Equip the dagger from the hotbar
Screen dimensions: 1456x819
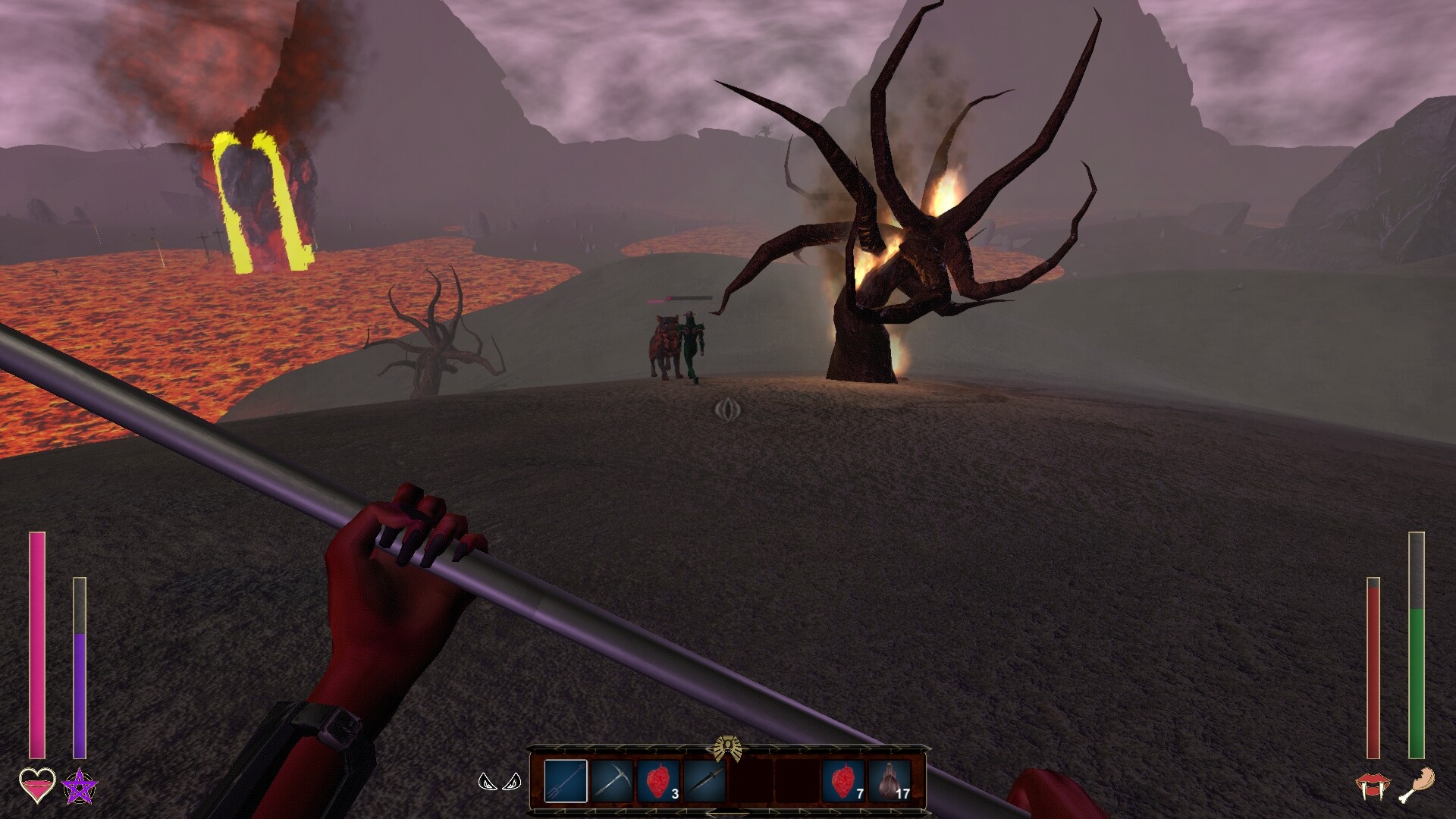point(704,781)
